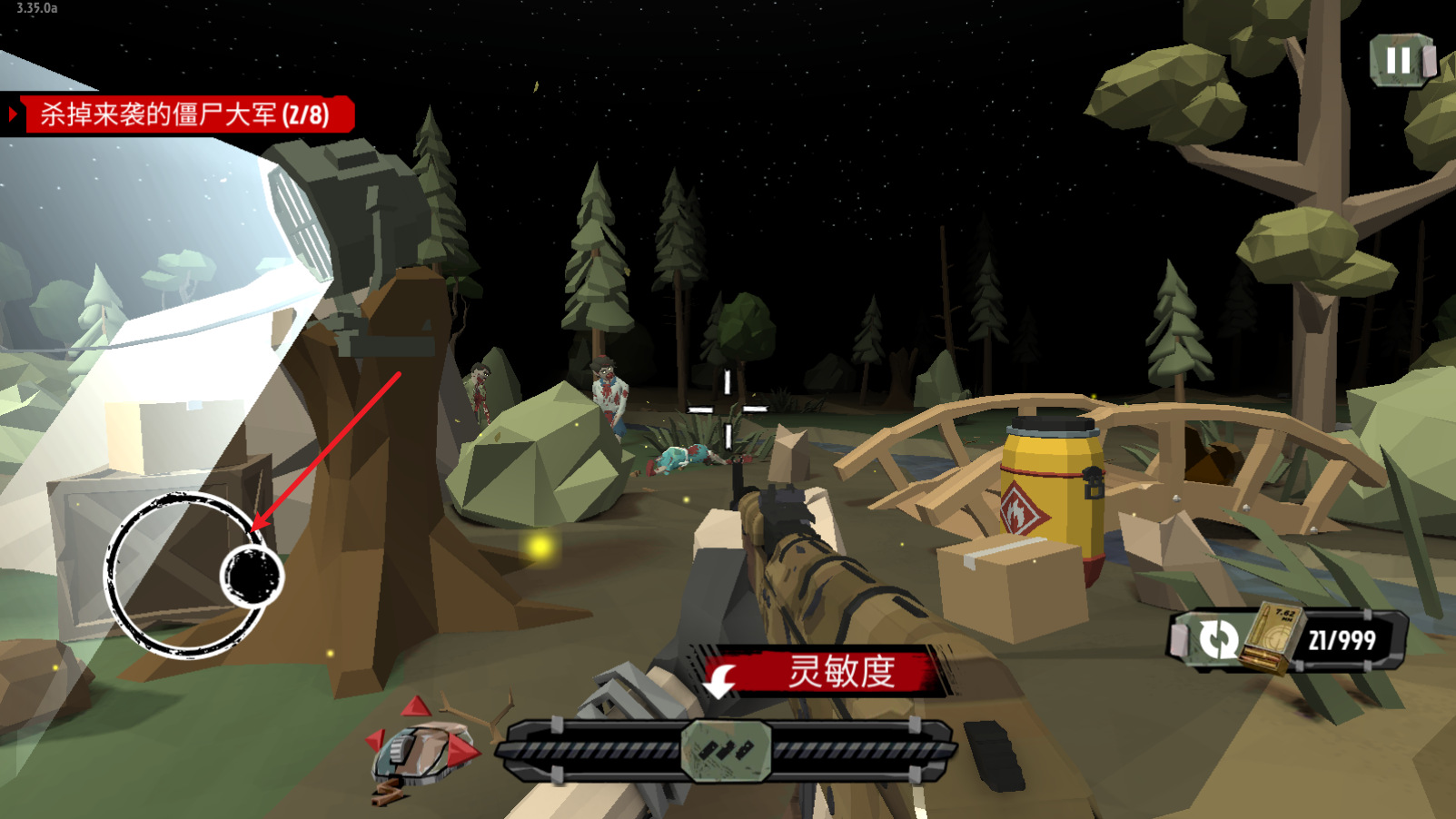
Task: Tap the virtual movement joystick knob
Action: [x=252, y=576]
